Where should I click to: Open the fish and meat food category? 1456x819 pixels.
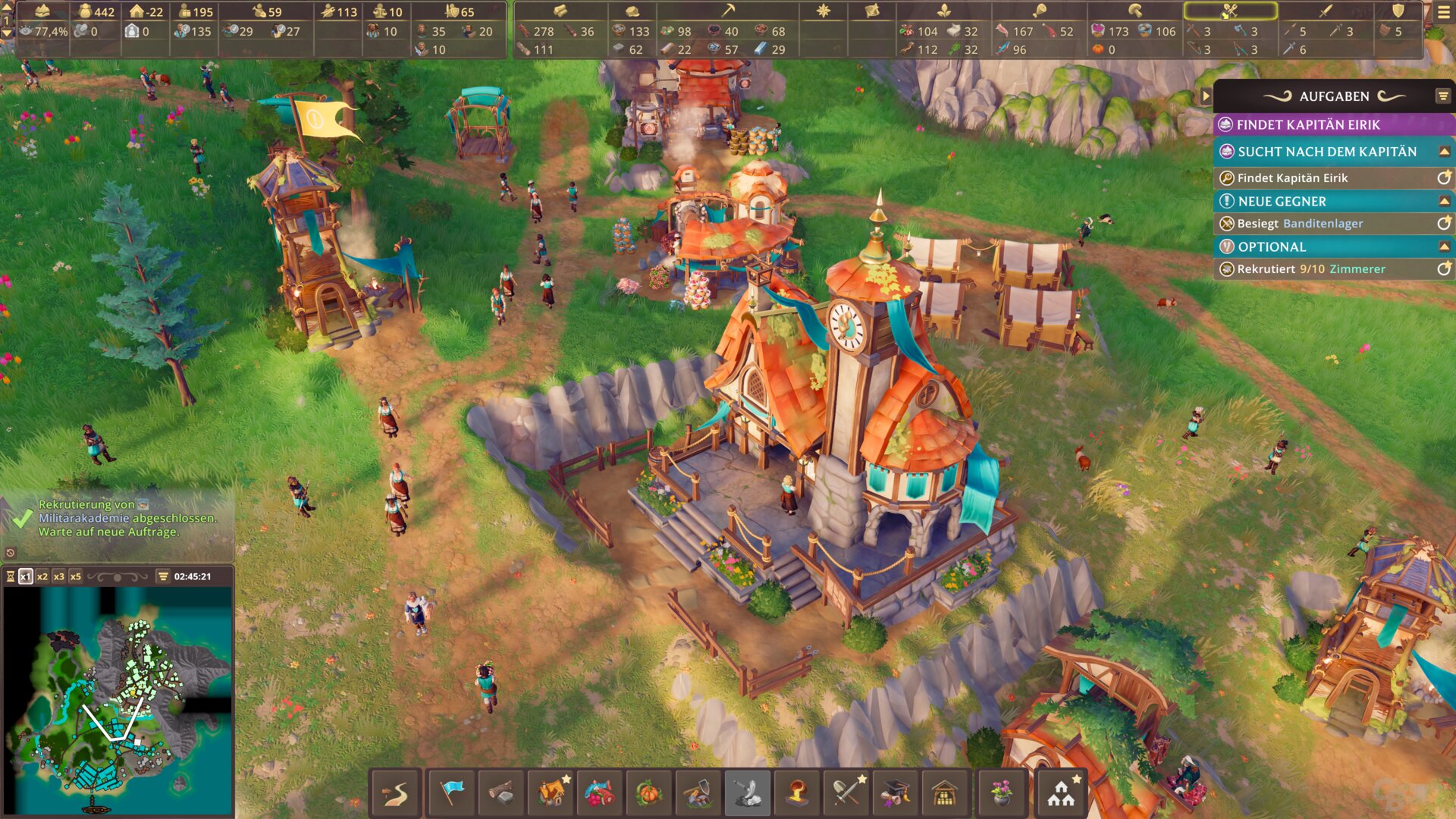pyautogui.click(x=599, y=793)
